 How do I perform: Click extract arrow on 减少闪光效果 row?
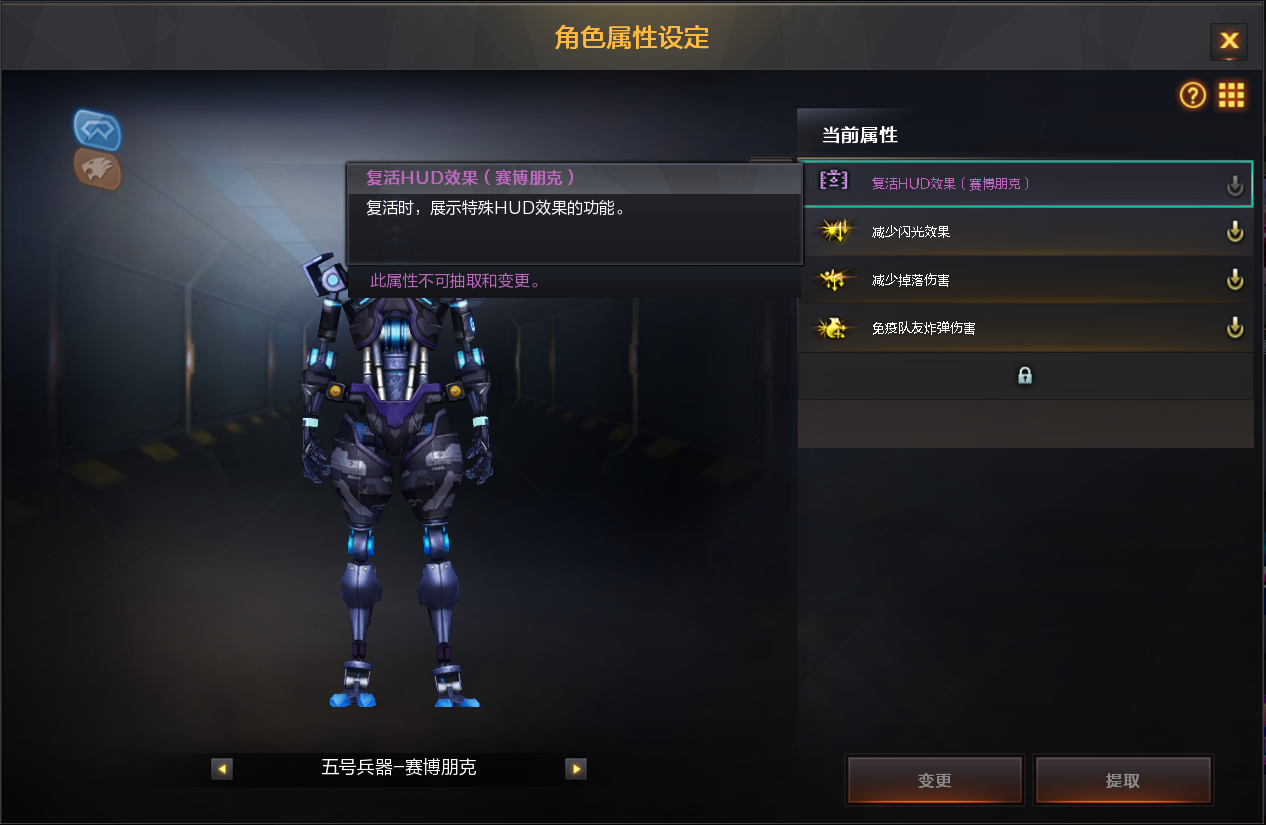(x=1235, y=232)
